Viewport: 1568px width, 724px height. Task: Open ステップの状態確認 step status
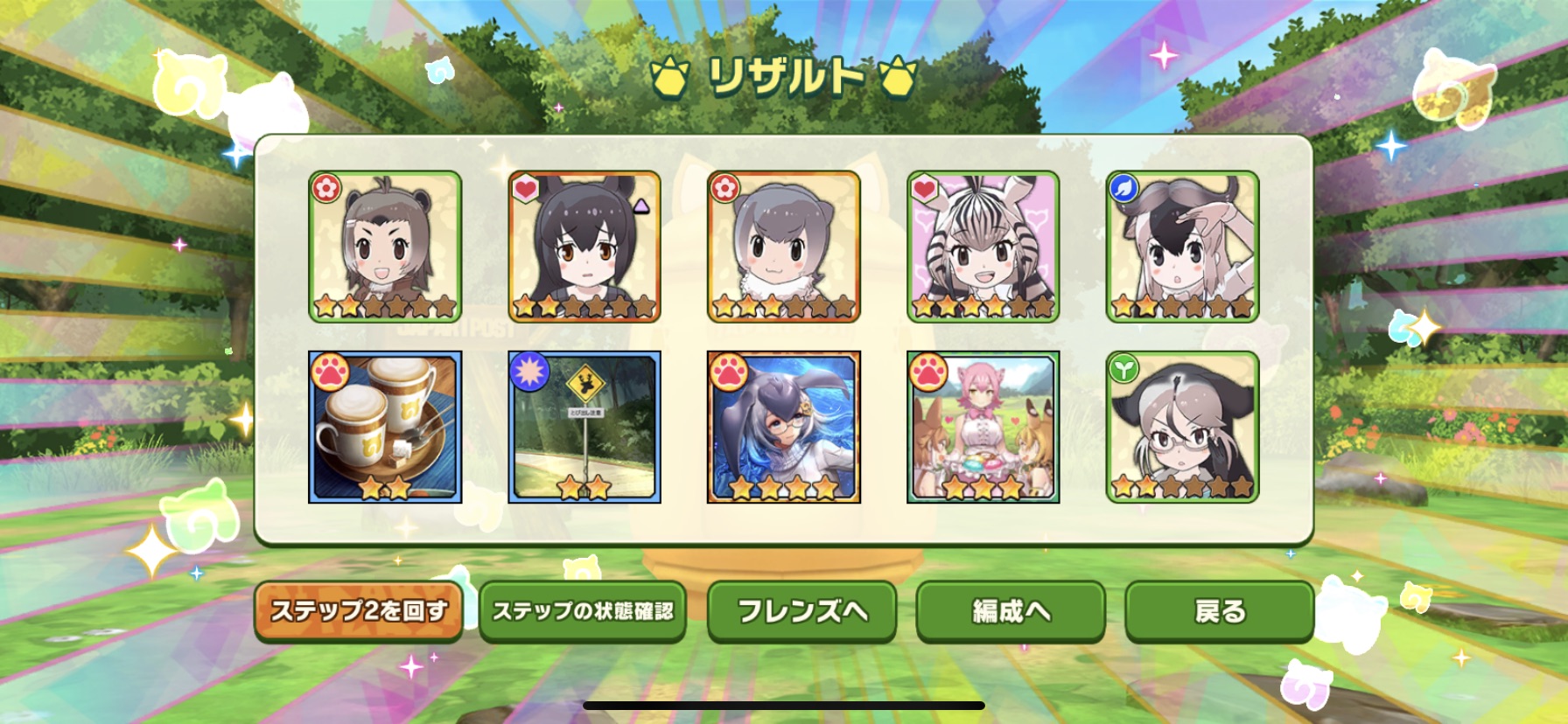[x=583, y=611]
